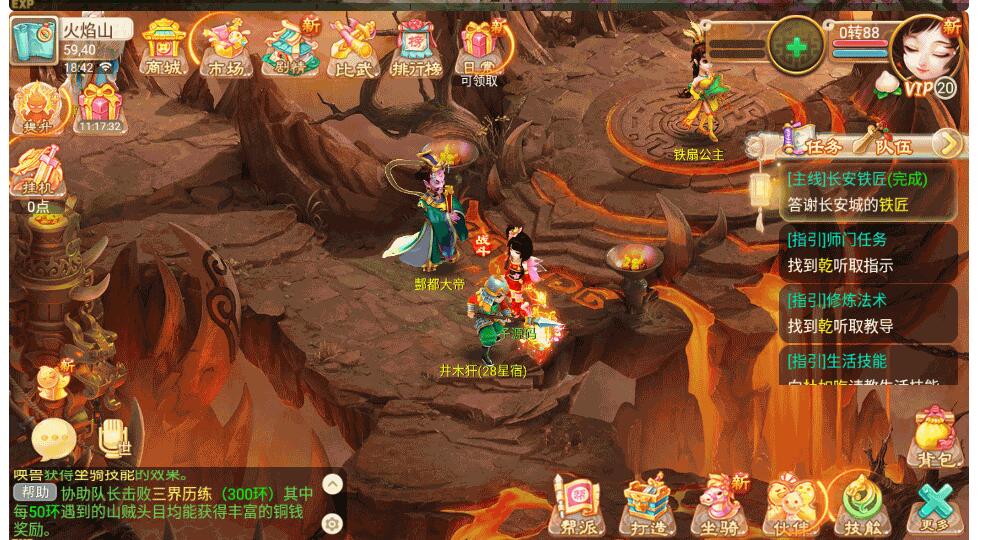Claim the 日常 daily gift
The height and width of the screenshot is (540, 983).
tap(479, 47)
